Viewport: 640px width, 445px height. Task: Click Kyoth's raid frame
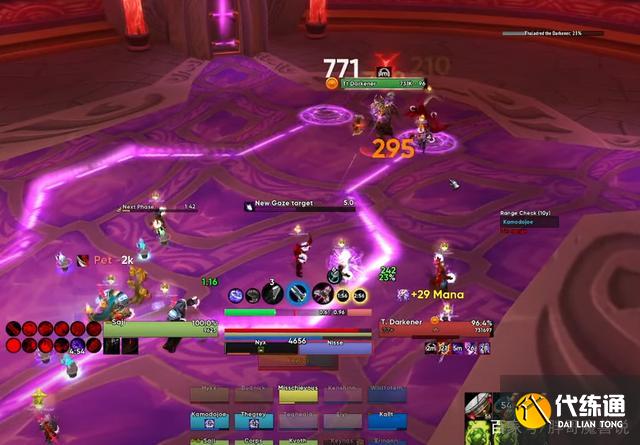298,440
